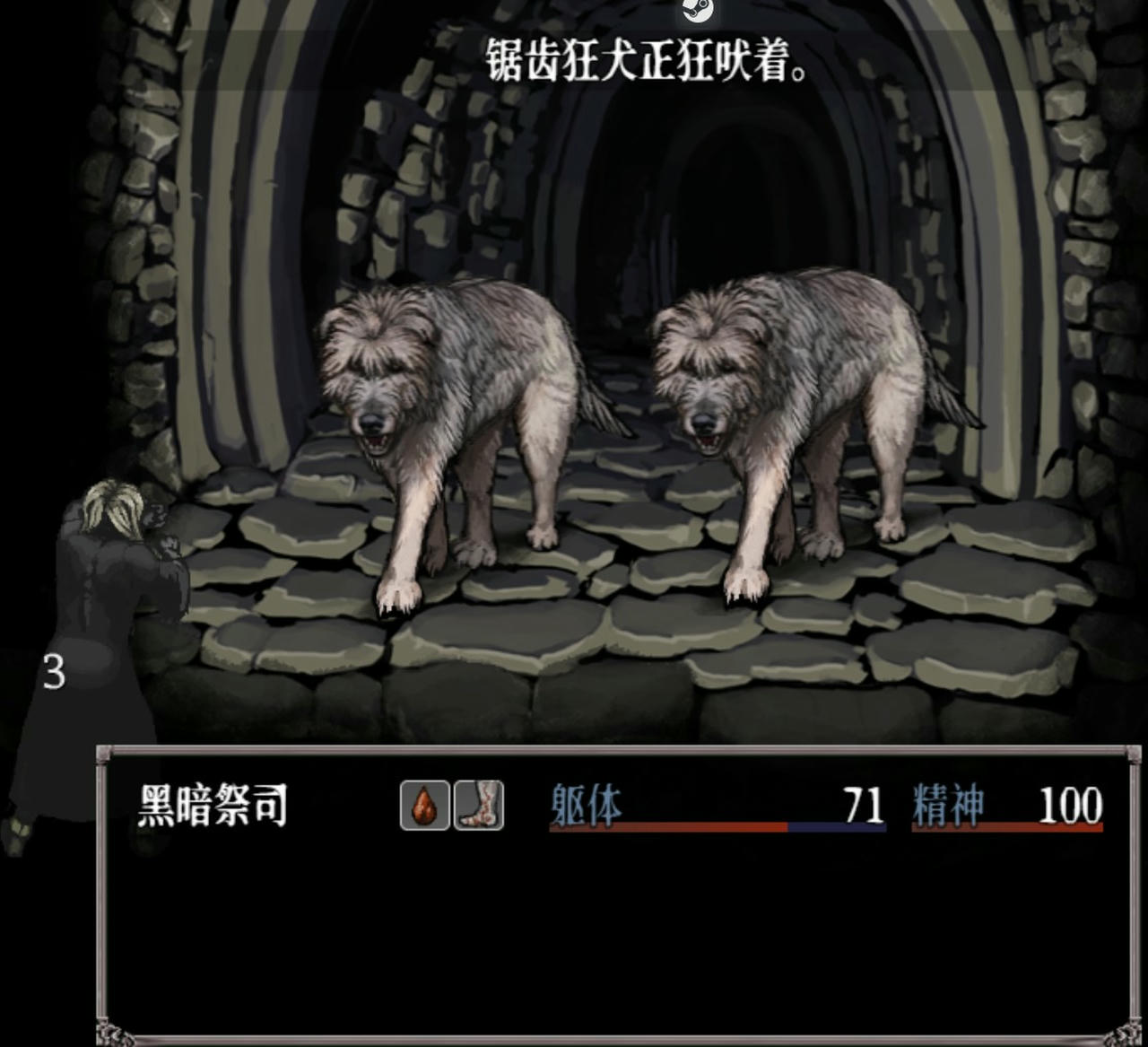Click the bleeding blood drop status icon
Viewport: 1148px width, 1047px height.
[x=424, y=806]
